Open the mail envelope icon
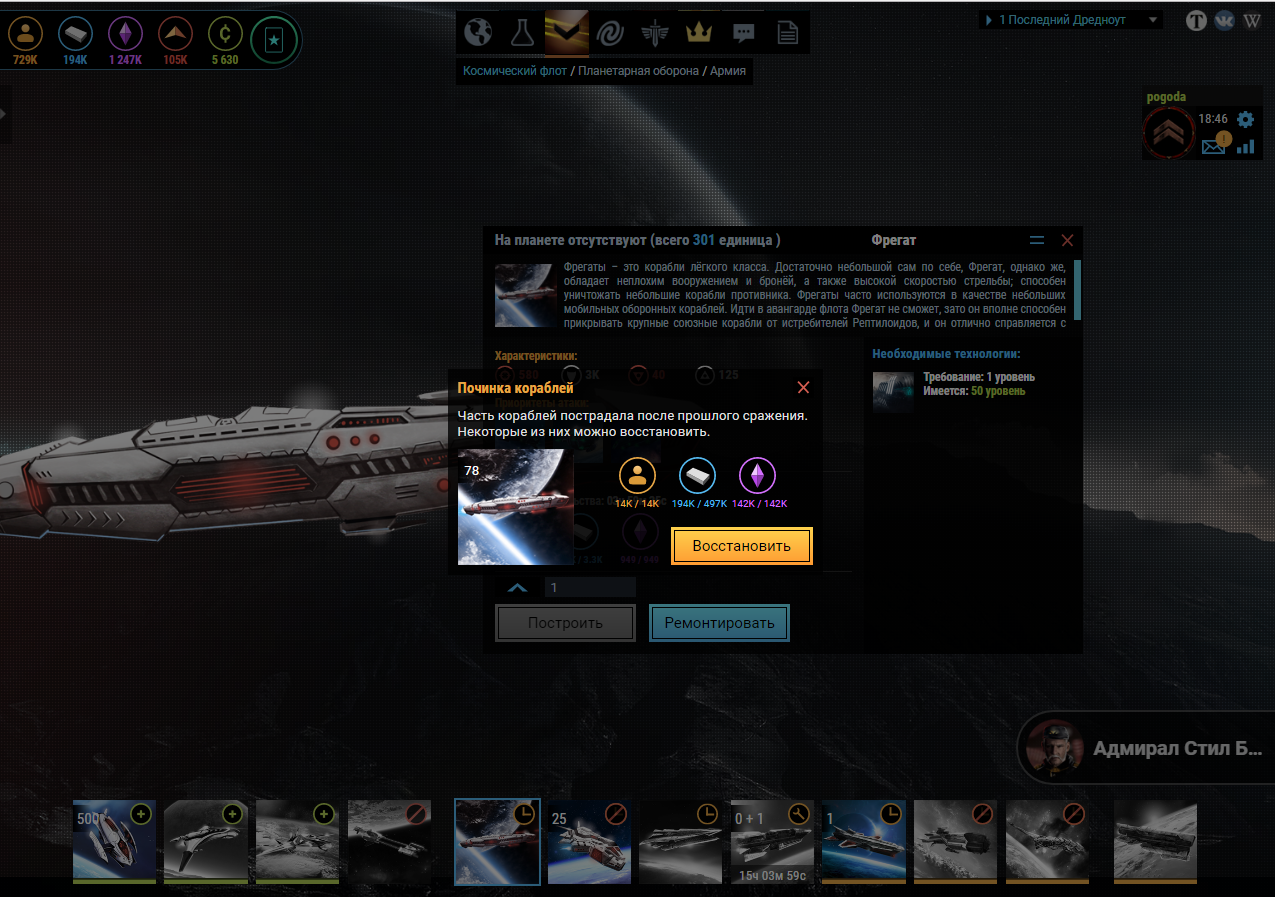Screen dimensions: 1275x897 [1214, 146]
